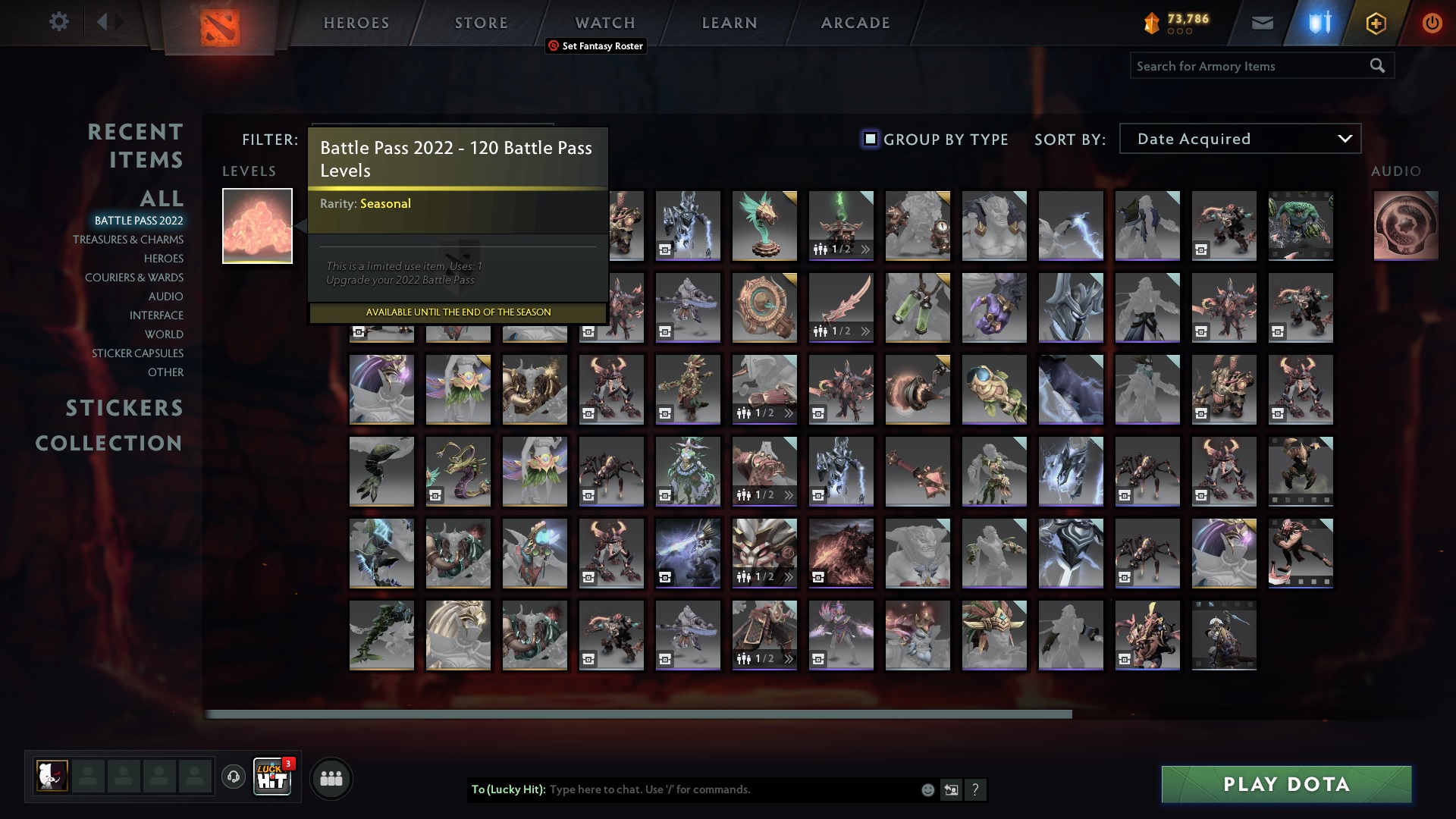Click the orange power button icon

(x=1432, y=23)
